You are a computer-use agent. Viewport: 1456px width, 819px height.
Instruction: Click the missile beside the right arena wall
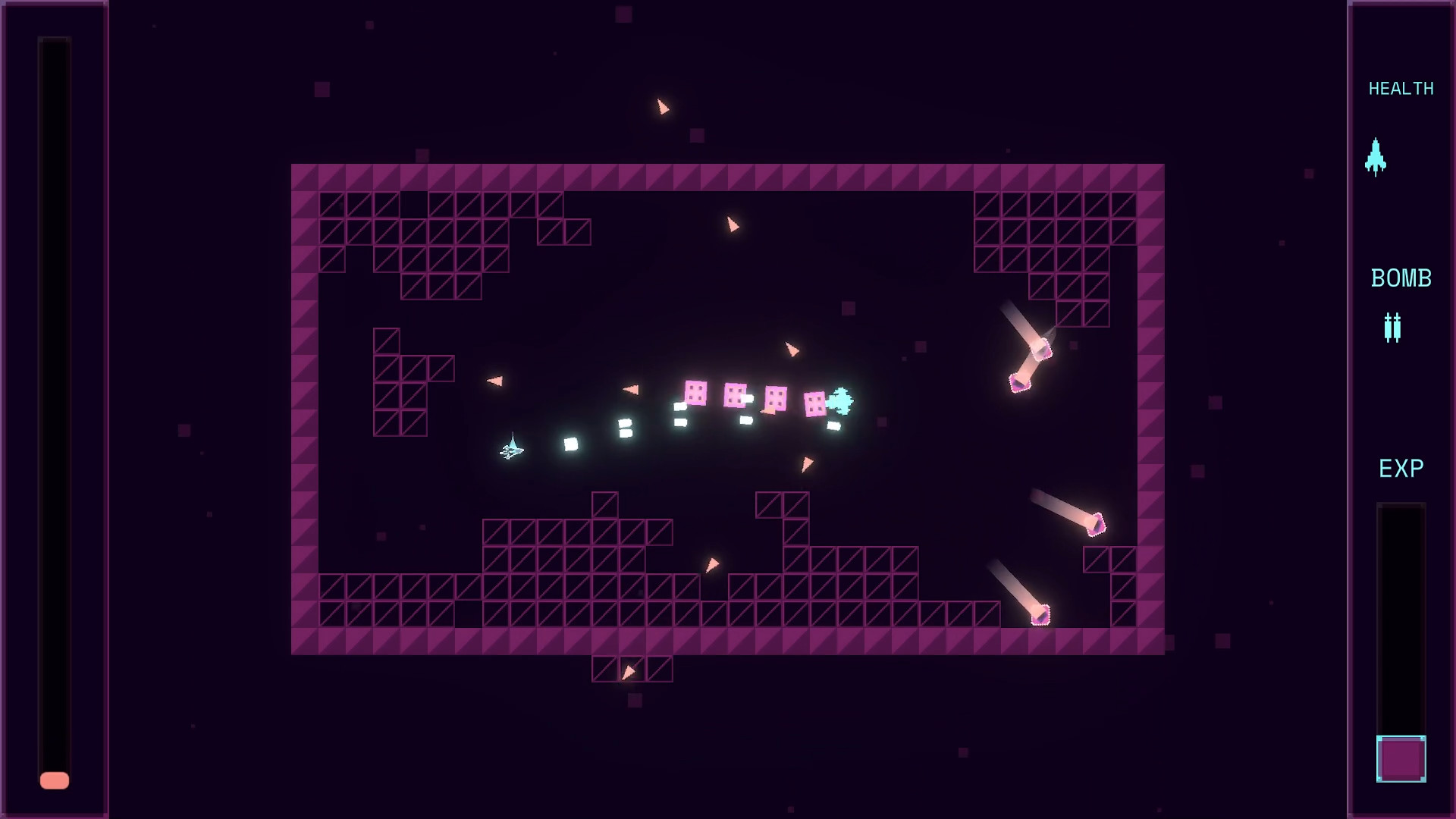point(1097,522)
